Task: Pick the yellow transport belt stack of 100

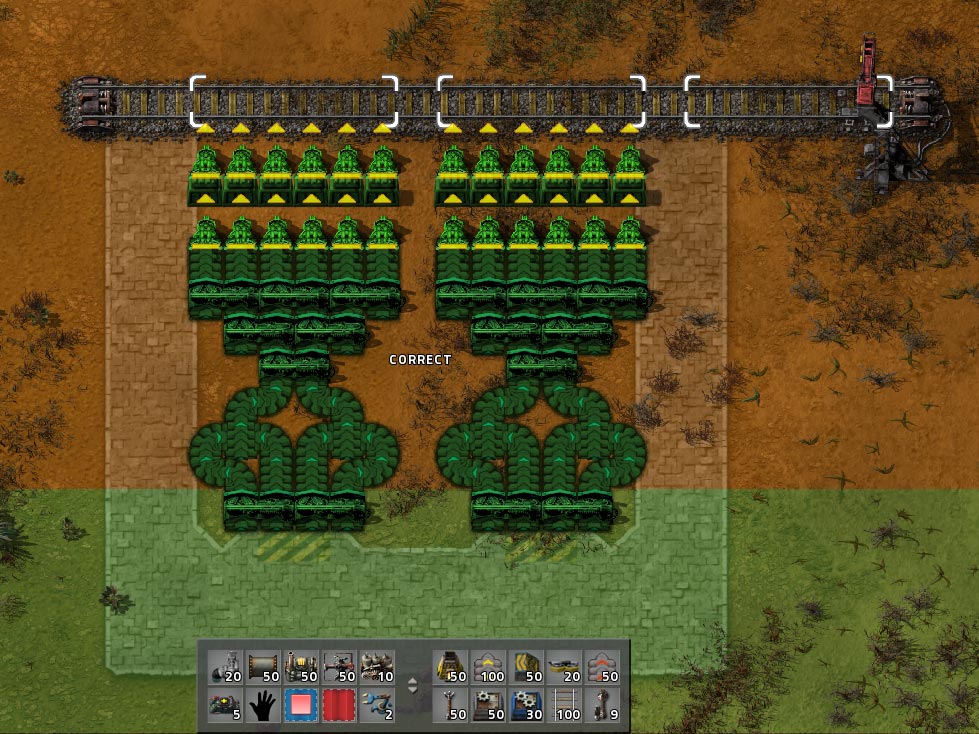Action: point(490,667)
